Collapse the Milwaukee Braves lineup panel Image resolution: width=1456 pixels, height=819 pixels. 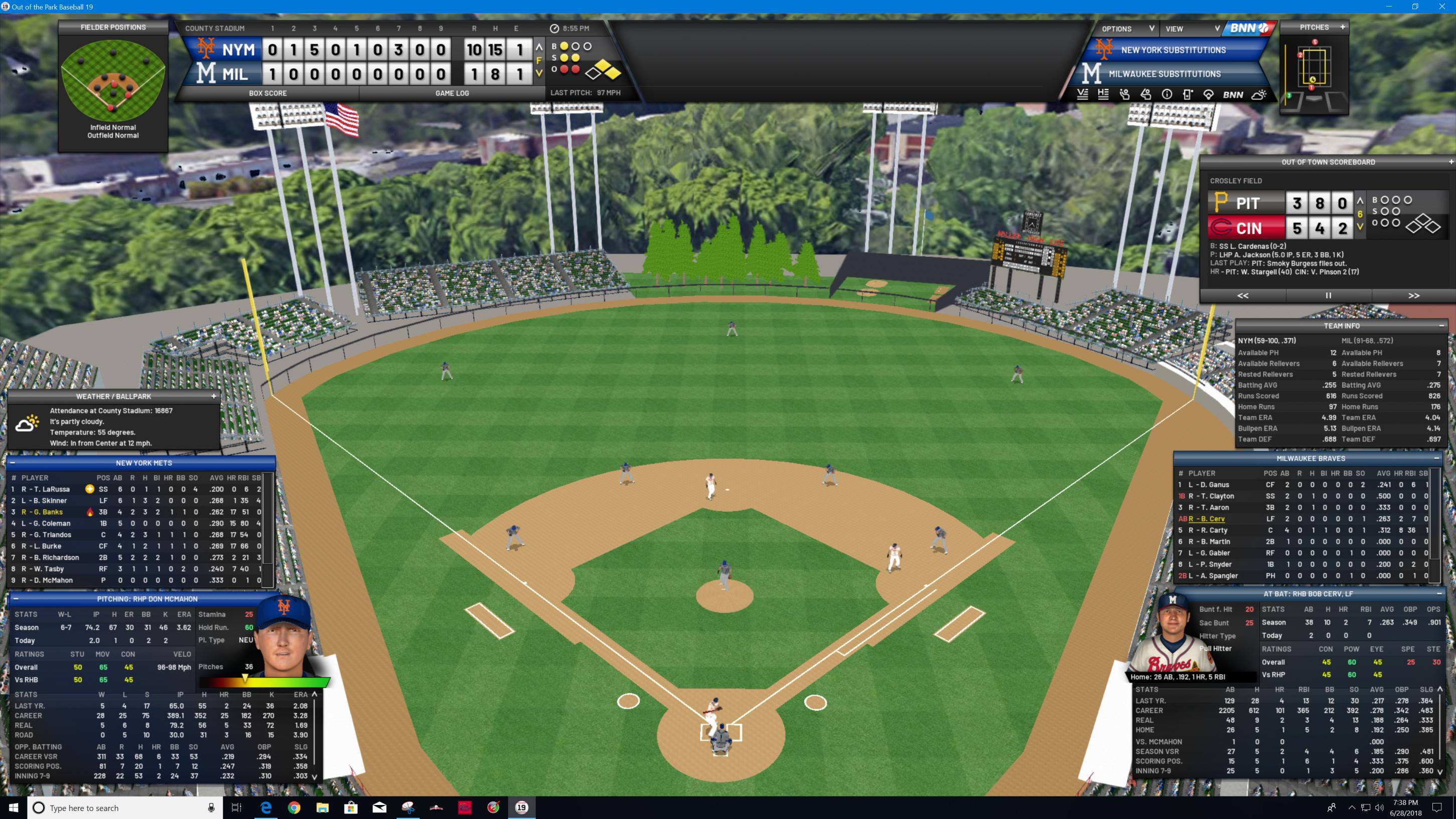click(x=1436, y=458)
